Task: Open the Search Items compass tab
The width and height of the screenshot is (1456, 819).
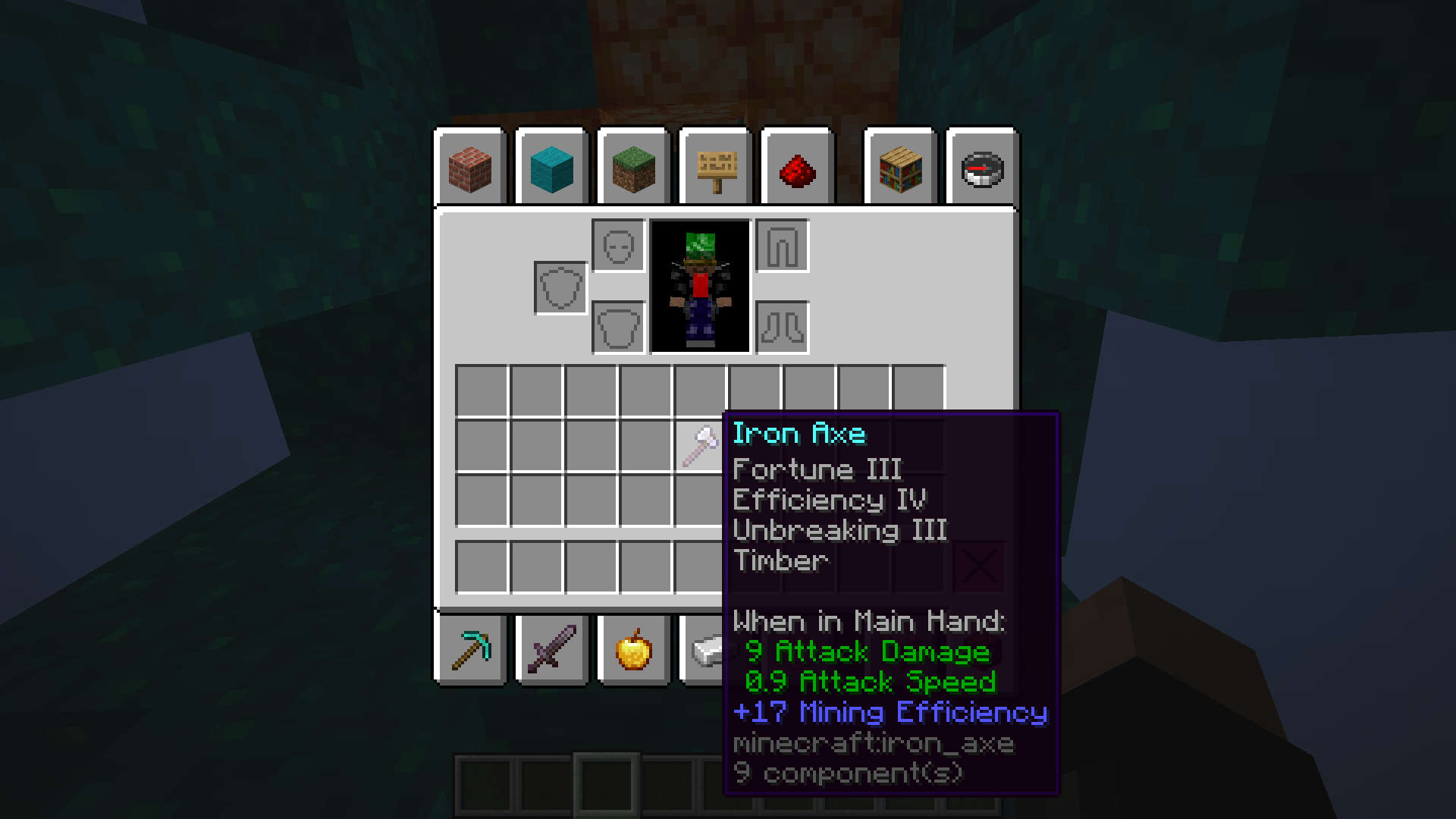Action: click(x=982, y=171)
